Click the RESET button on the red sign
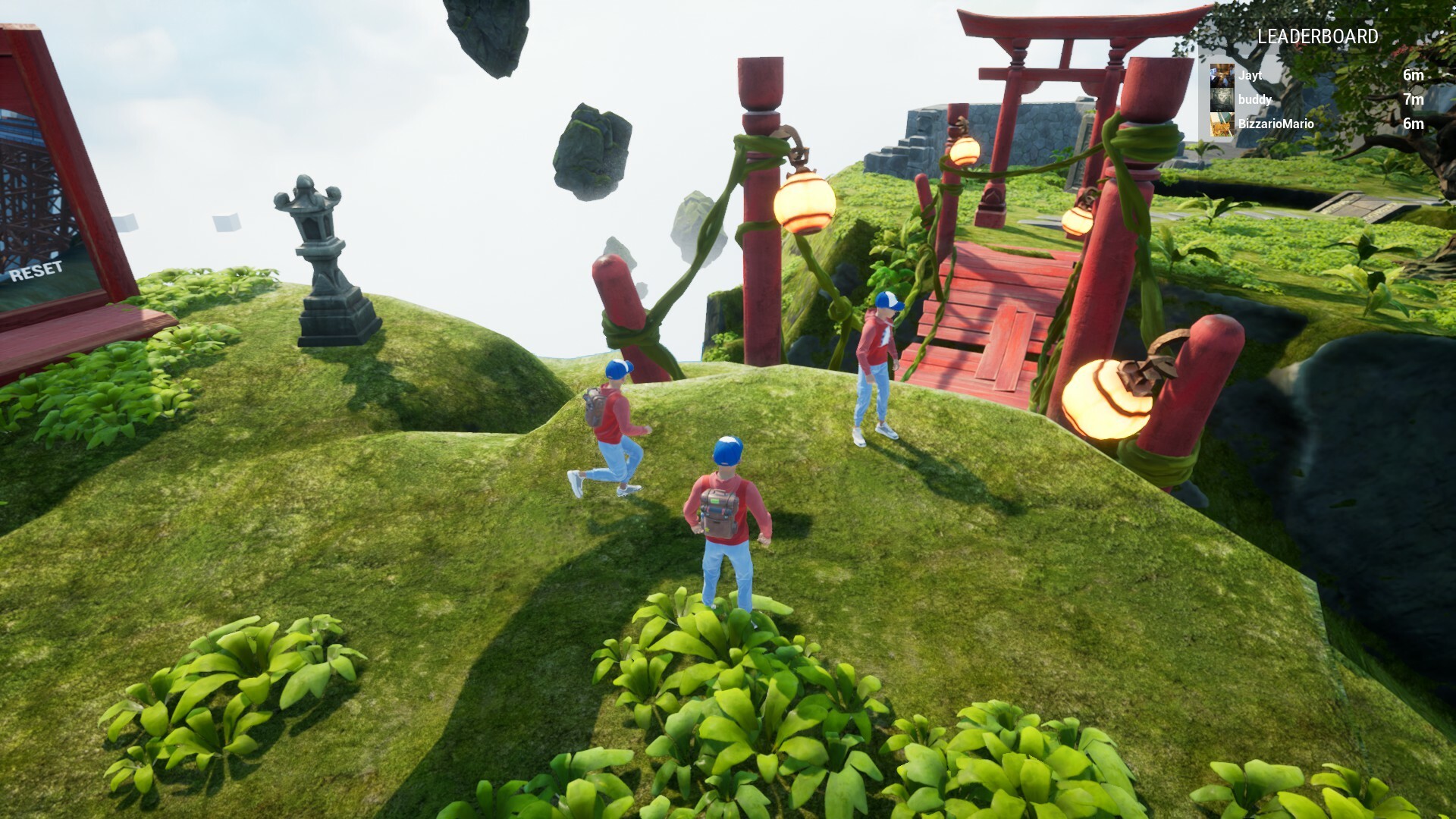Image resolution: width=1456 pixels, height=819 pixels. (37, 269)
